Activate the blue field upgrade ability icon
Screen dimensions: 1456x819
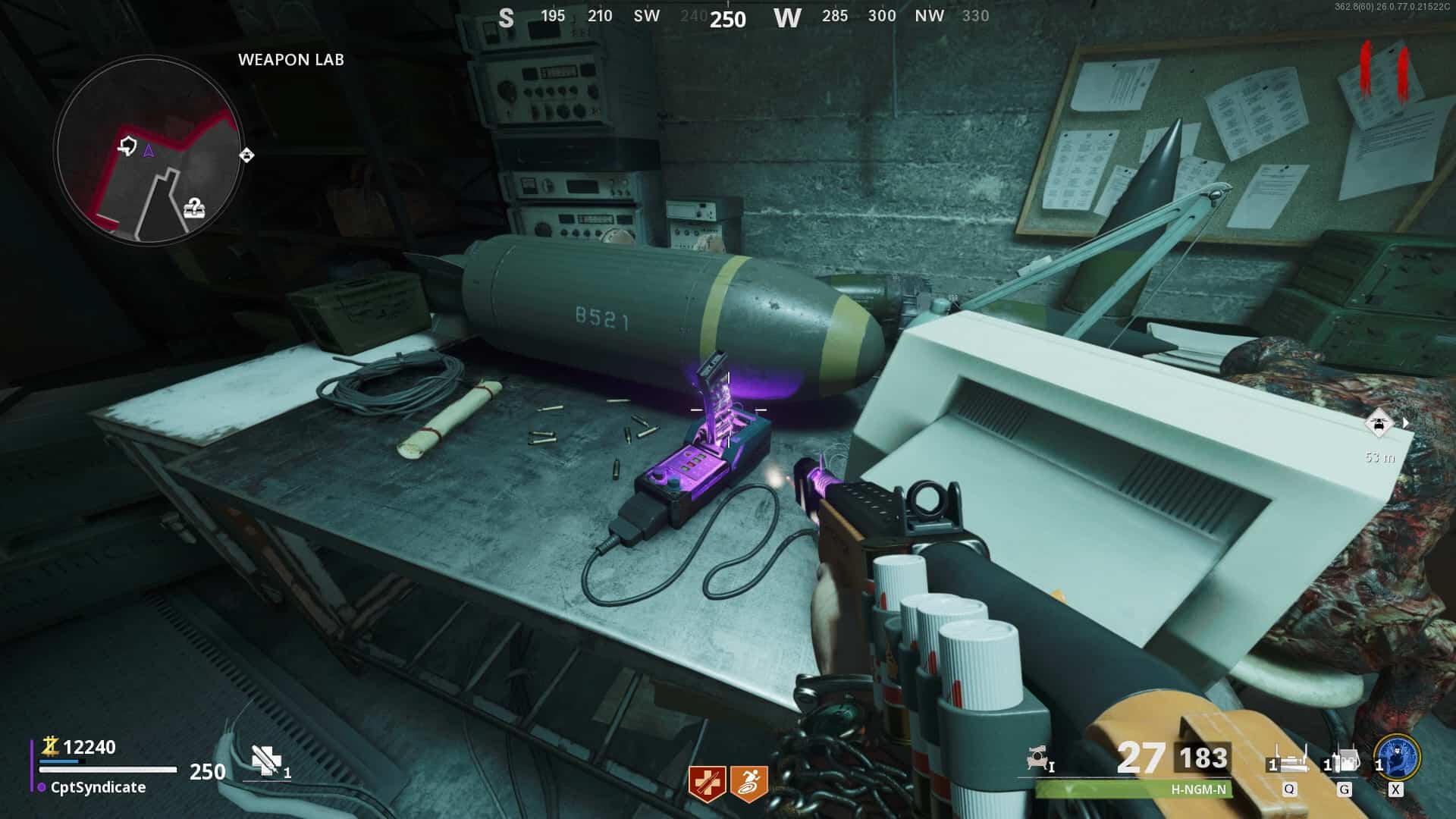(1396, 757)
